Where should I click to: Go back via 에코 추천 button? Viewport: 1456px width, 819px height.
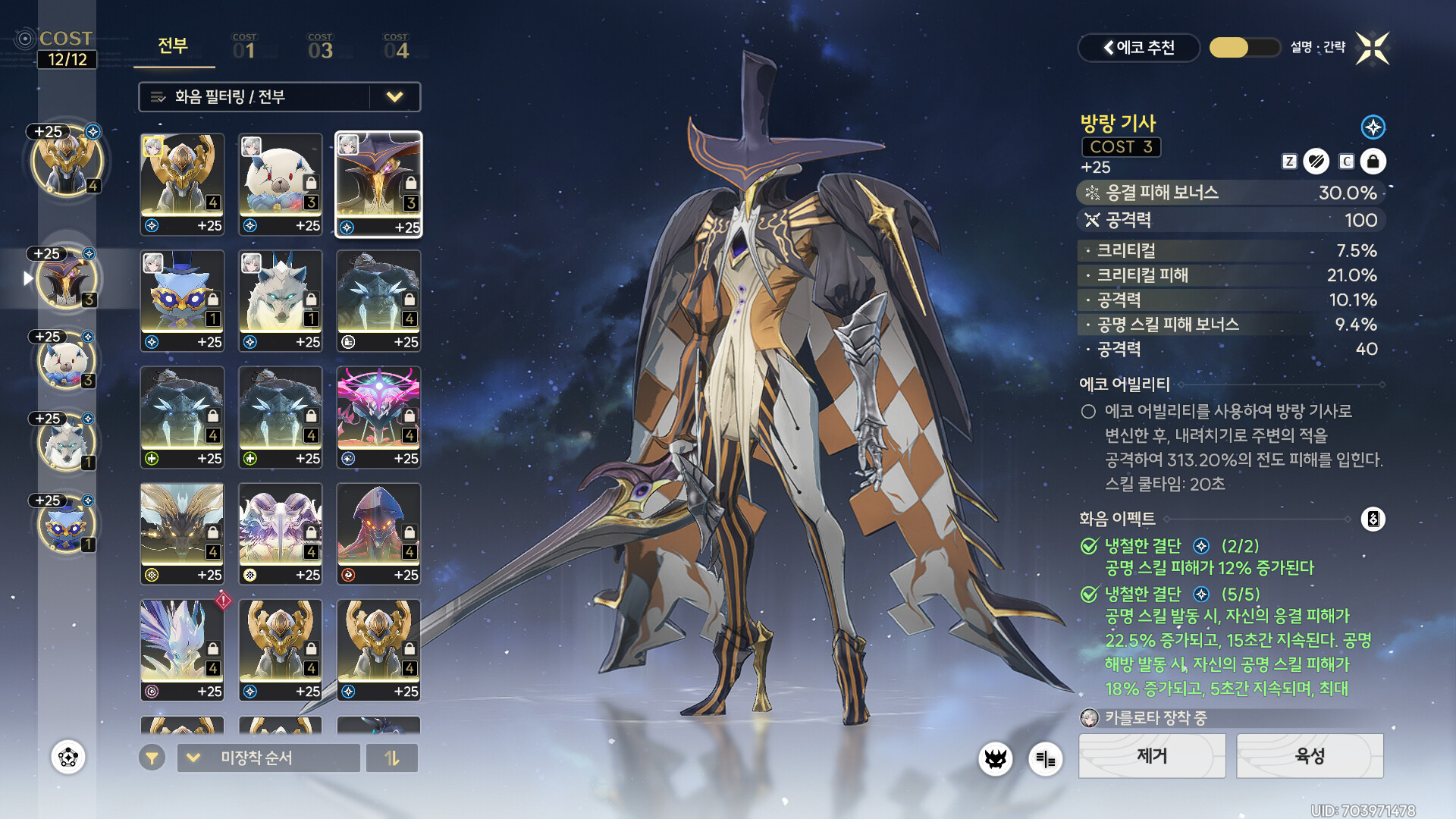tap(1138, 48)
